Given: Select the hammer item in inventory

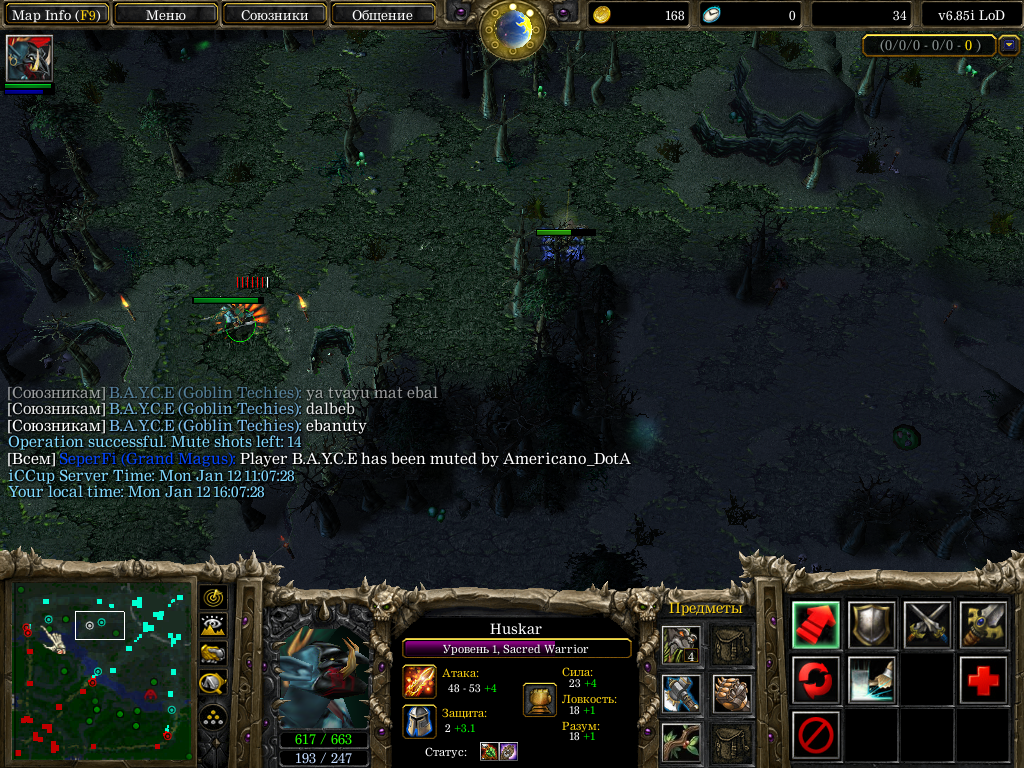Looking at the screenshot, I should coord(681,693).
